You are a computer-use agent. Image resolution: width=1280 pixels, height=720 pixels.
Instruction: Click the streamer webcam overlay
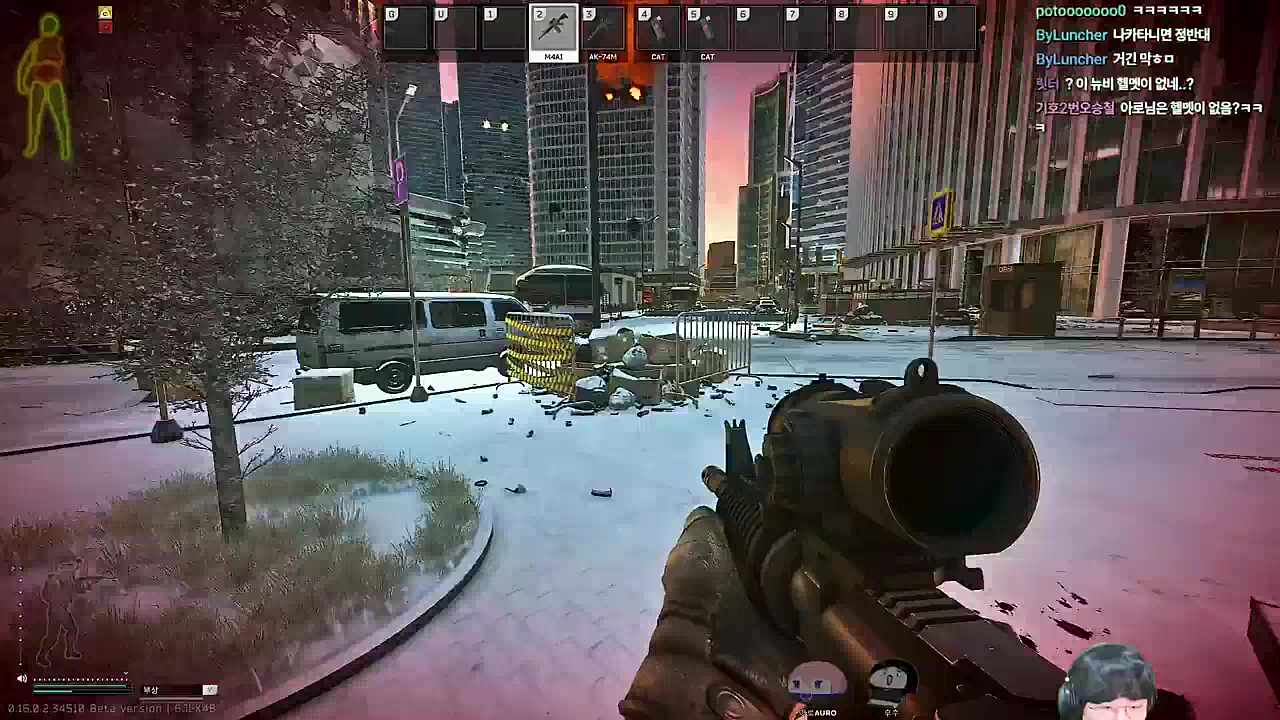1113,683
